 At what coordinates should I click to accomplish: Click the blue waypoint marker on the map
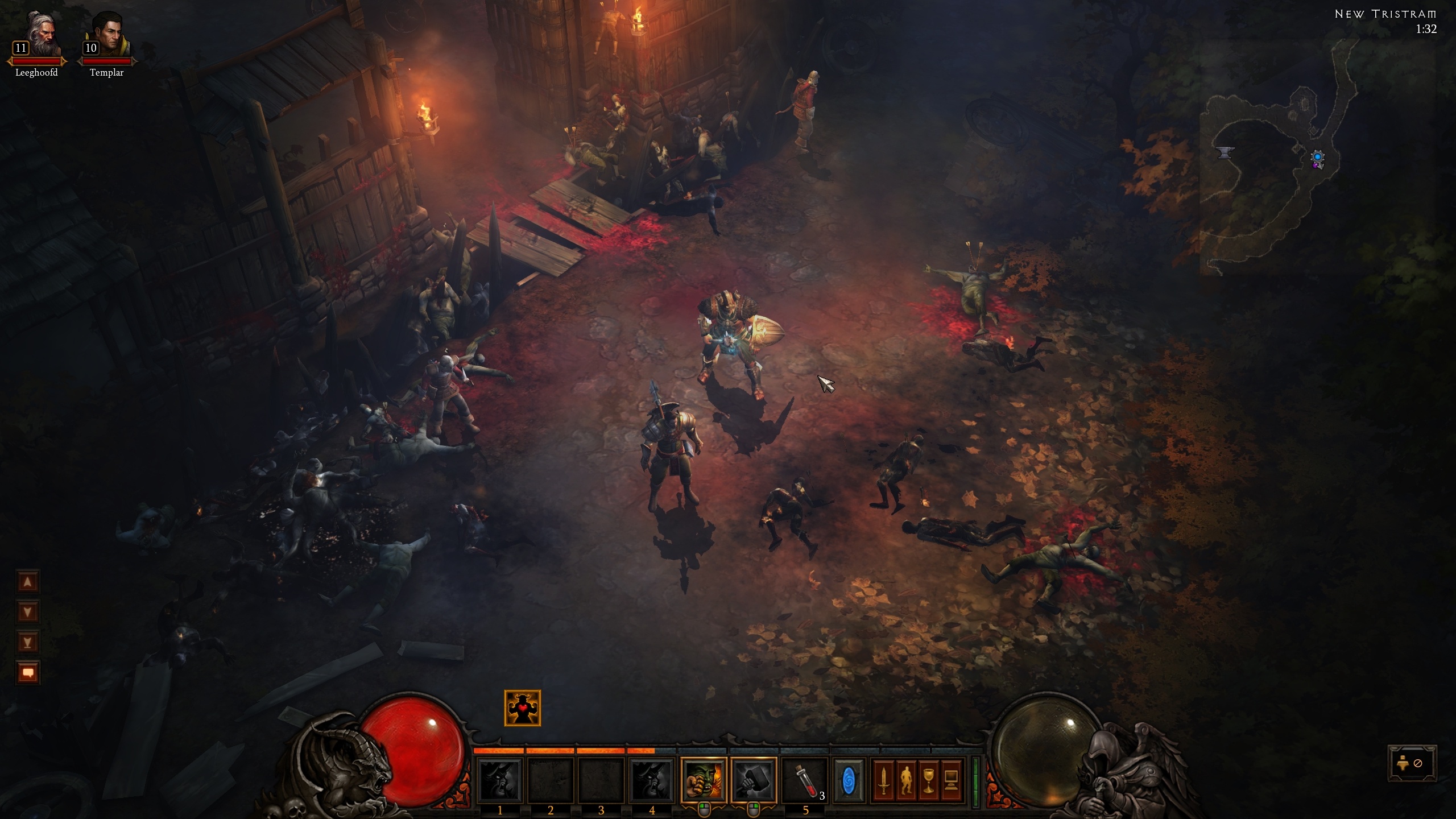pyautogui.click(x=1317, y=157)
